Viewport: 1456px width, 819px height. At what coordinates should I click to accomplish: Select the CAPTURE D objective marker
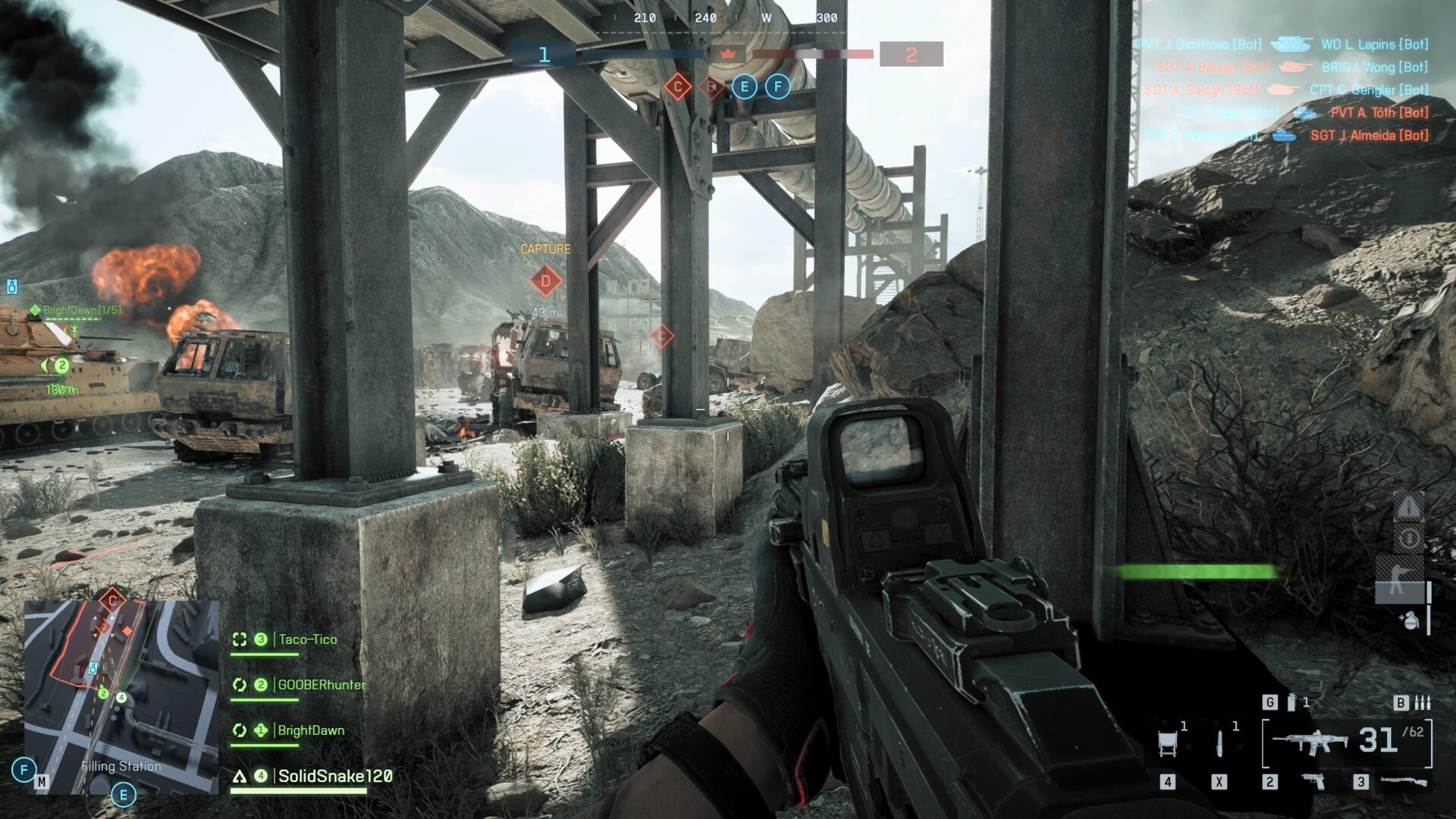pos(545,281)
